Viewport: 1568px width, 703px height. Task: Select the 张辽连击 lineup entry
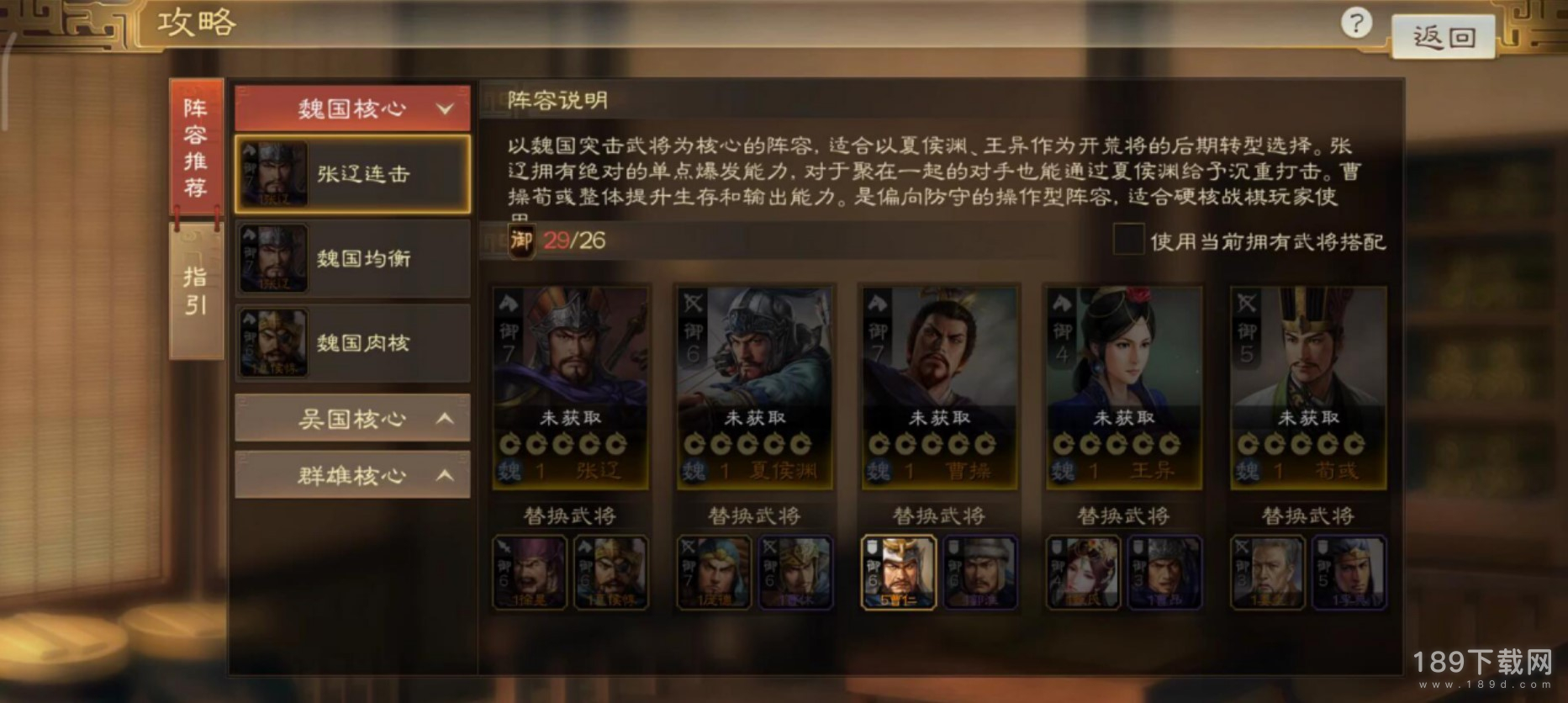pyautogui.click(x=351, y=174)
